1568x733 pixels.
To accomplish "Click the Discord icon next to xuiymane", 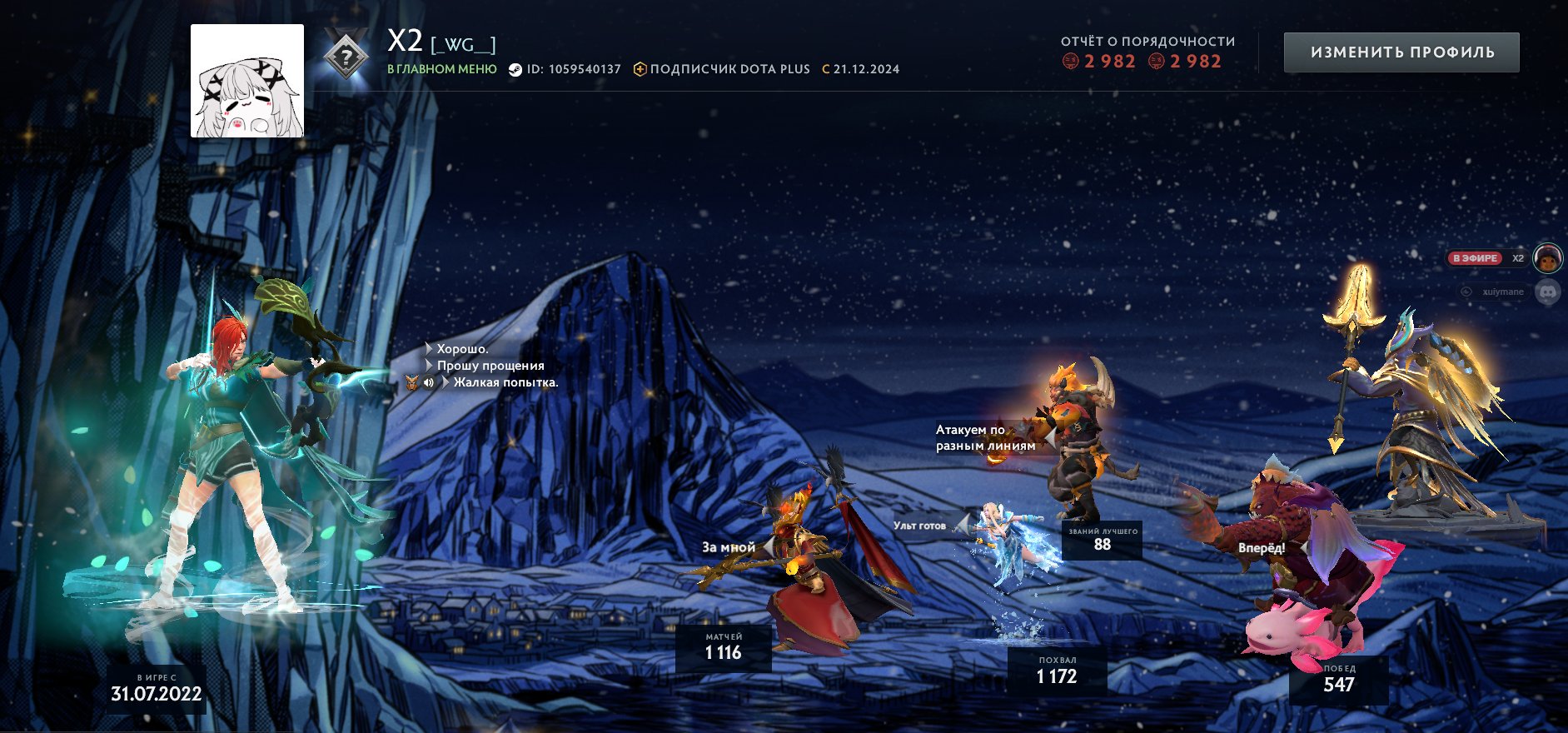I will [x=1547, y=292].
